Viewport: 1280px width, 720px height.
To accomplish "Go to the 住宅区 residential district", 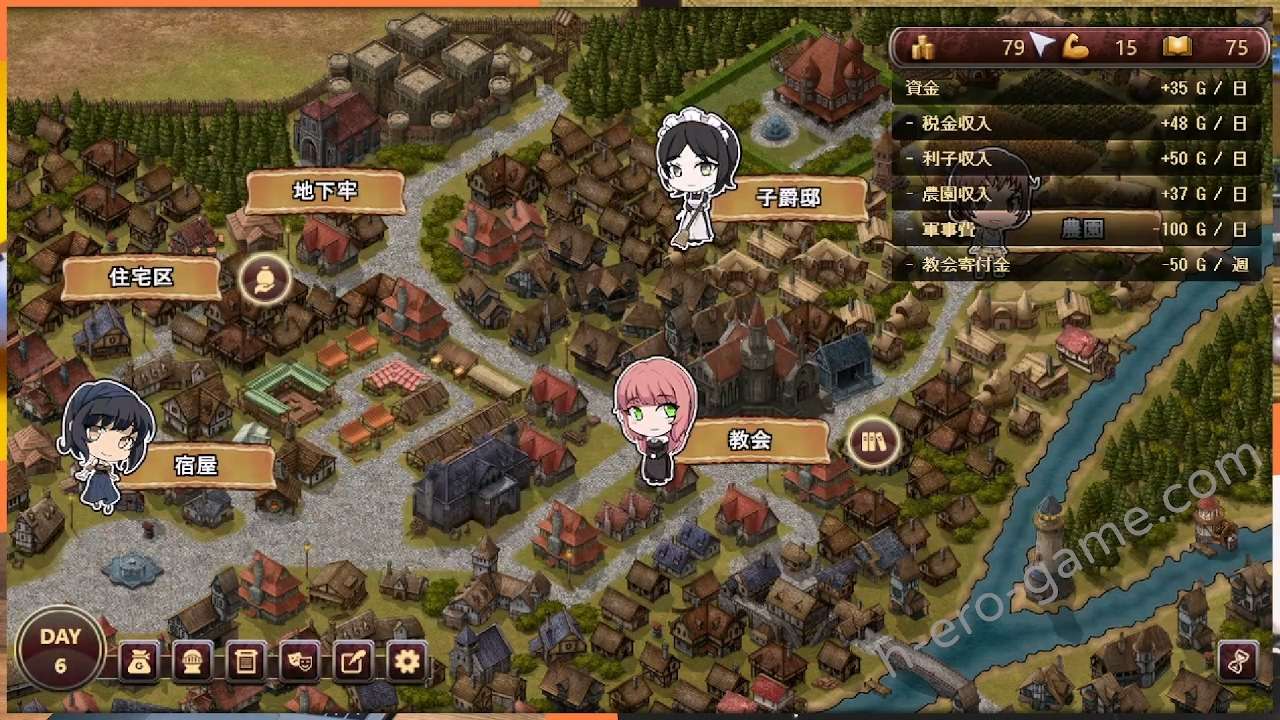I will (x=141, y=278).
